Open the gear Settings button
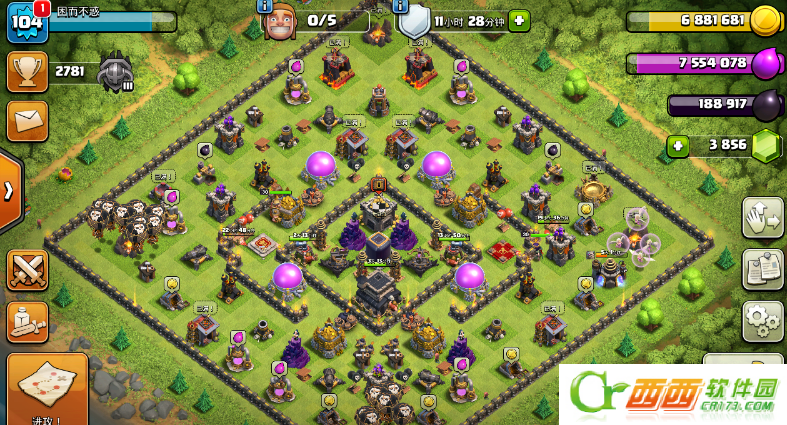 (762, 321)
